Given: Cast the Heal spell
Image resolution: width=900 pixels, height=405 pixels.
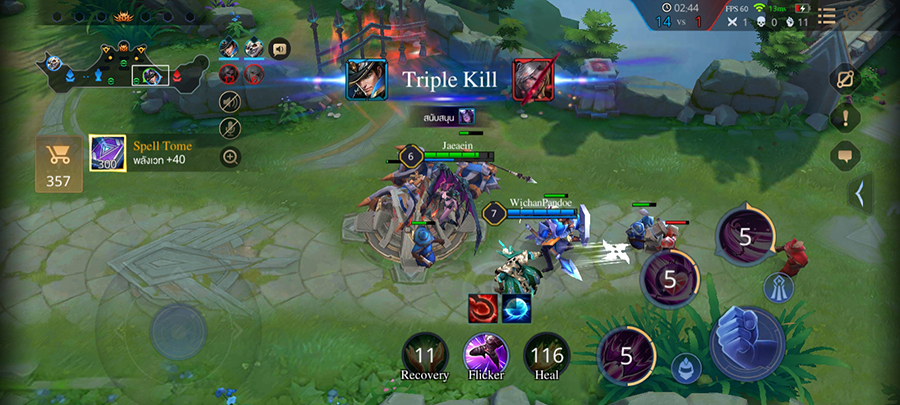Looking at the screenshot, I should pos(547,355).
